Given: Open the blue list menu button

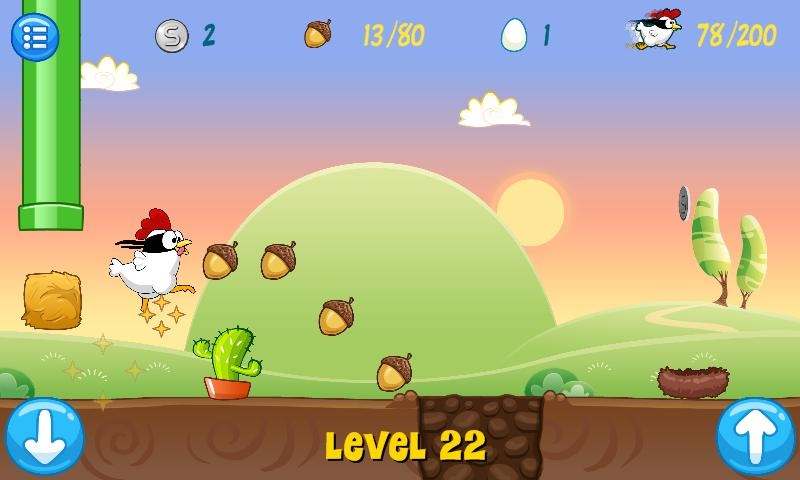Looking at the screenshot, I should [x=35, y=37].
